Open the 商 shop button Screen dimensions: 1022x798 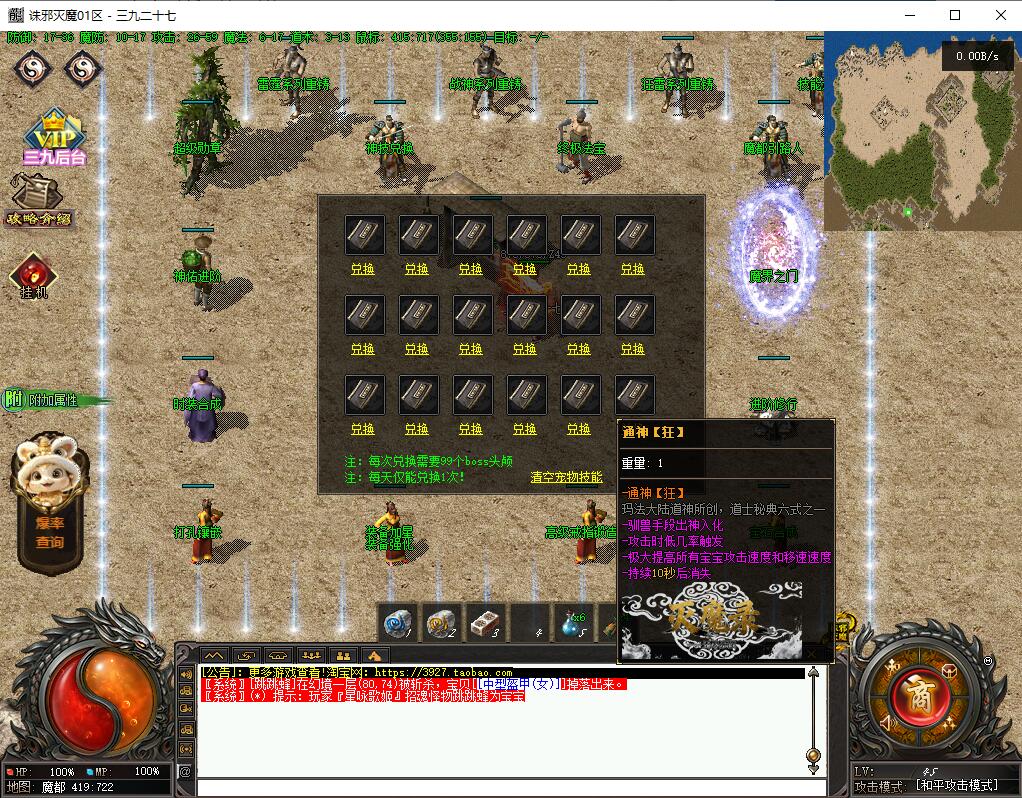coord(919,696)
